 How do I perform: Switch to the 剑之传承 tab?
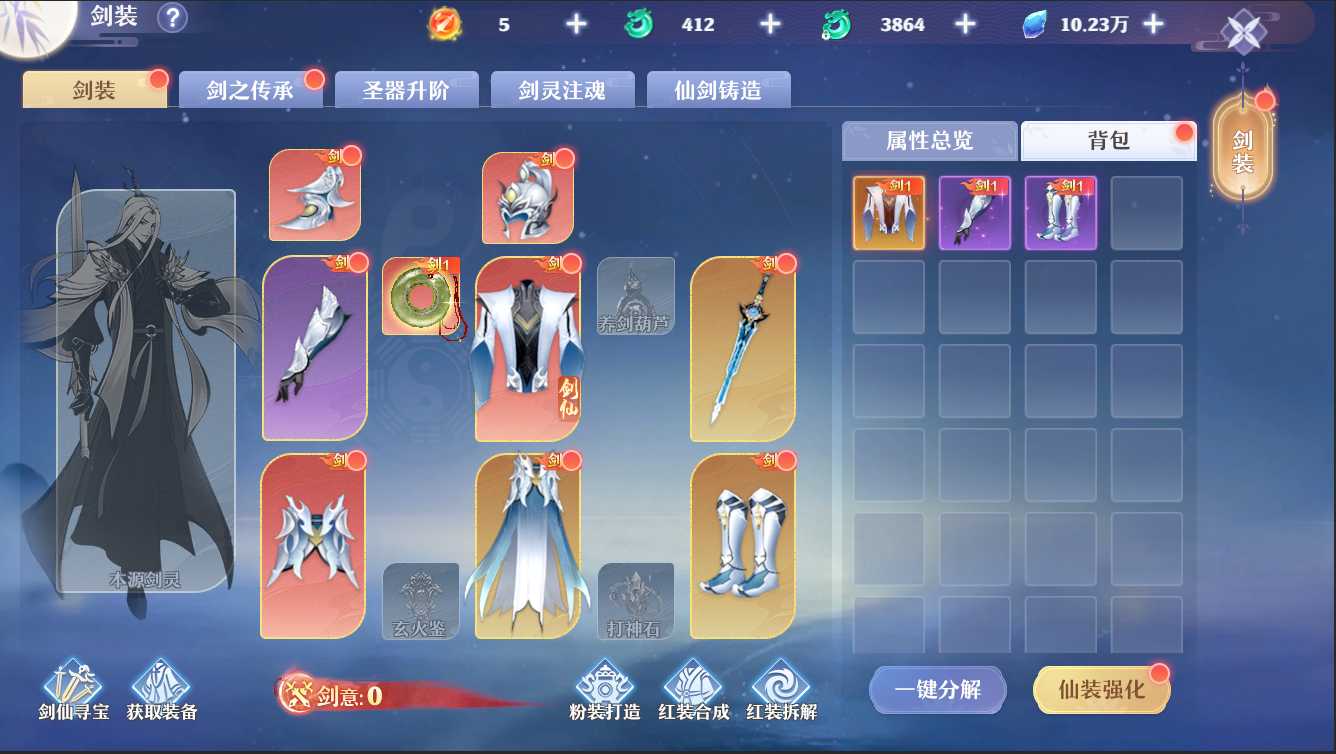(251, 89)
